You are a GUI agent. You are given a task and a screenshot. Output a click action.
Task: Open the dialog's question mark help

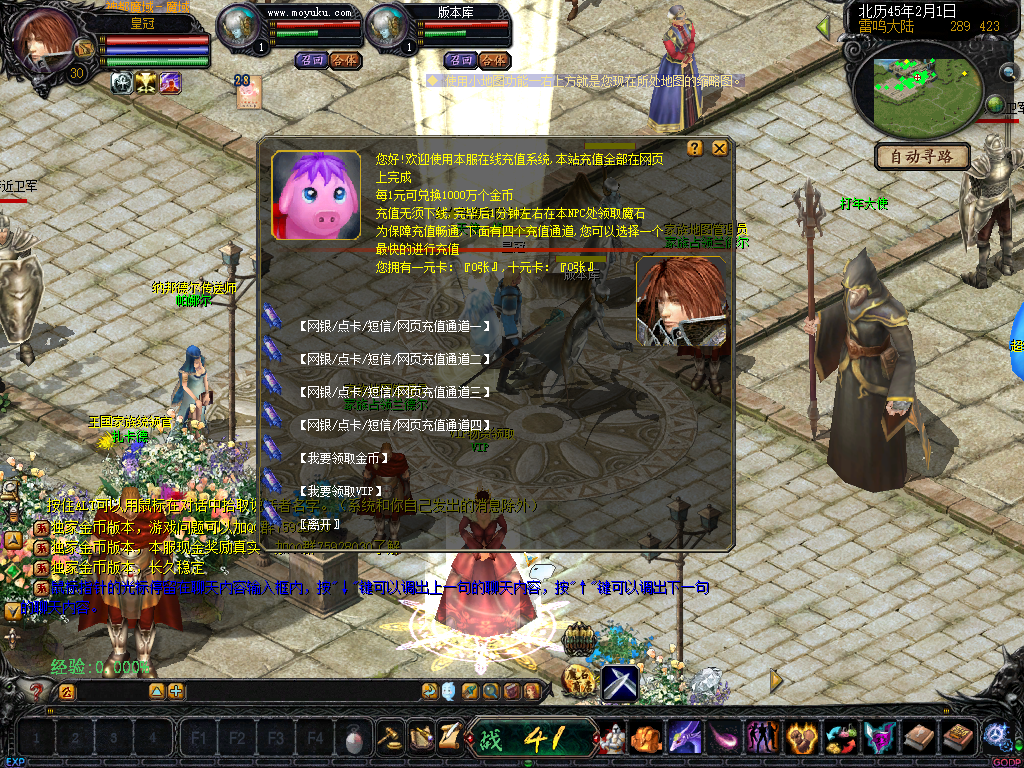[x=696, y=149]
